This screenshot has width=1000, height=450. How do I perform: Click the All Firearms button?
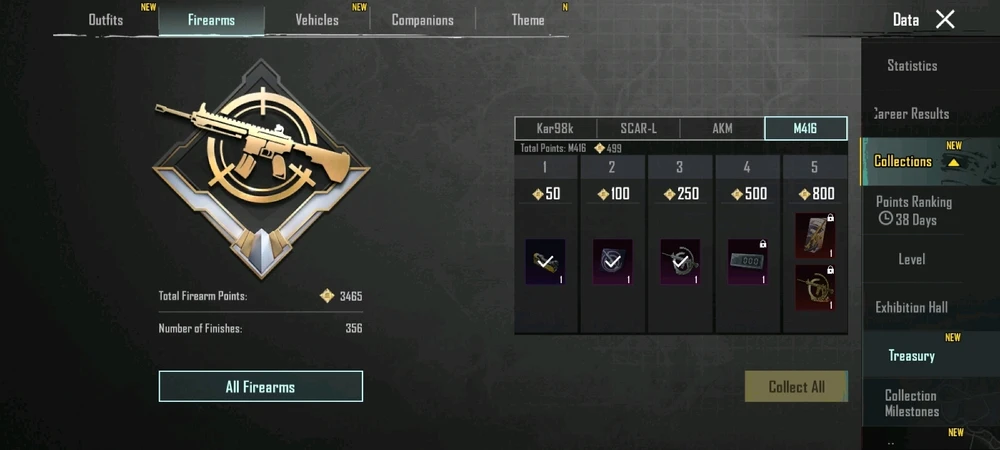tap(260, 387)
